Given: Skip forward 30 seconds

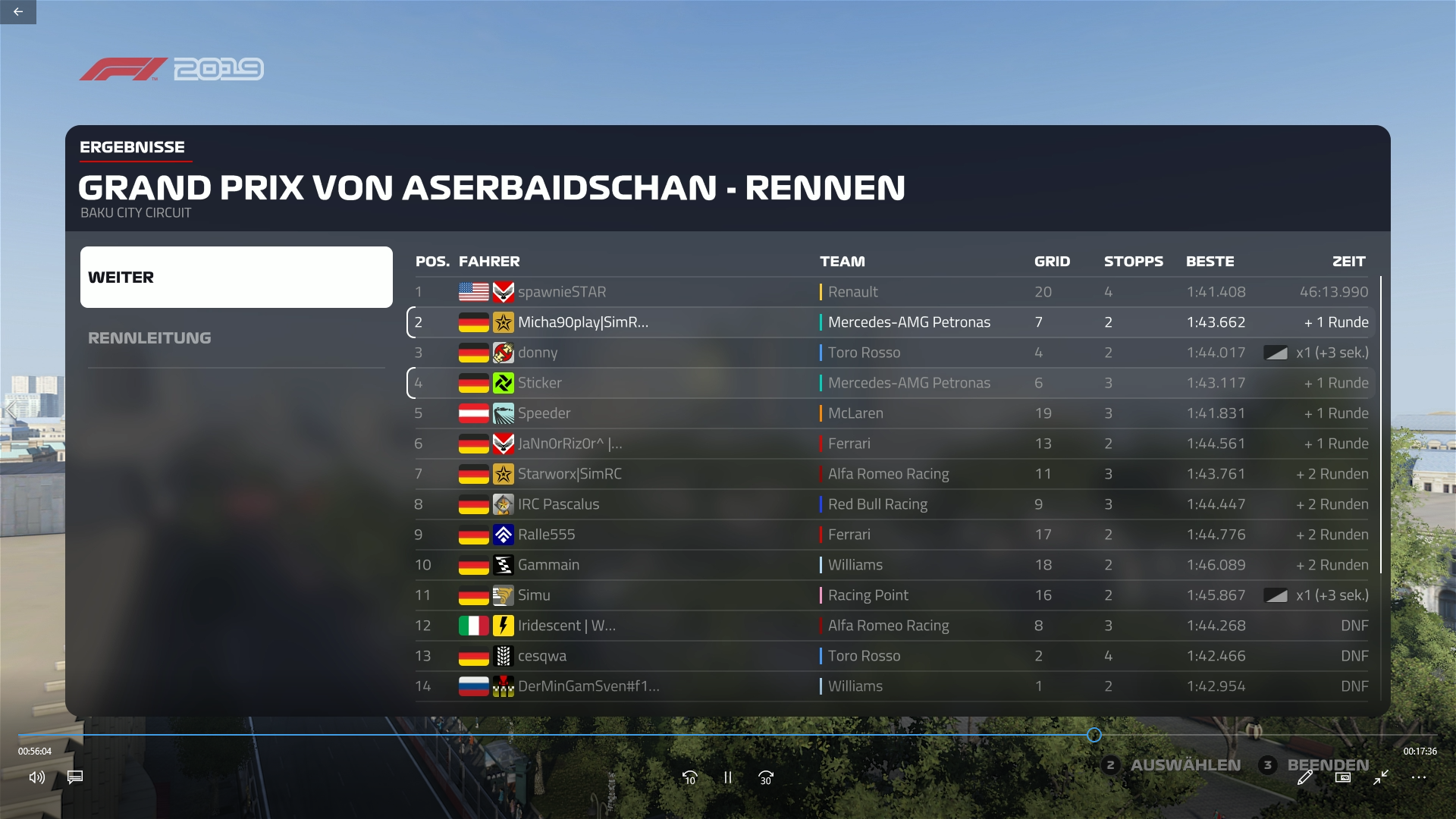Looking at the screenshot, I should (x=766, y=777).
